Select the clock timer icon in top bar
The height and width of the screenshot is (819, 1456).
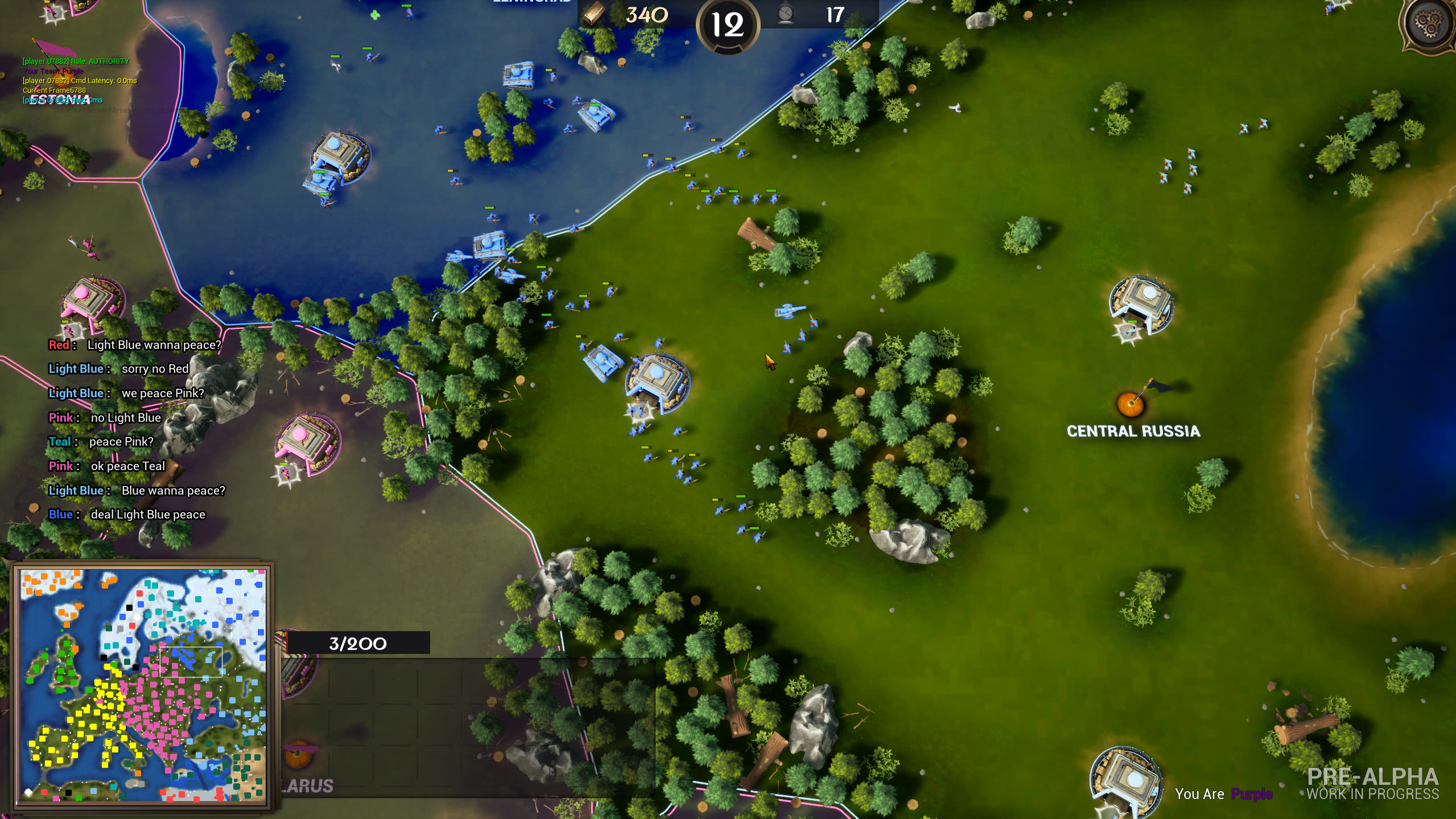[786, 14]
